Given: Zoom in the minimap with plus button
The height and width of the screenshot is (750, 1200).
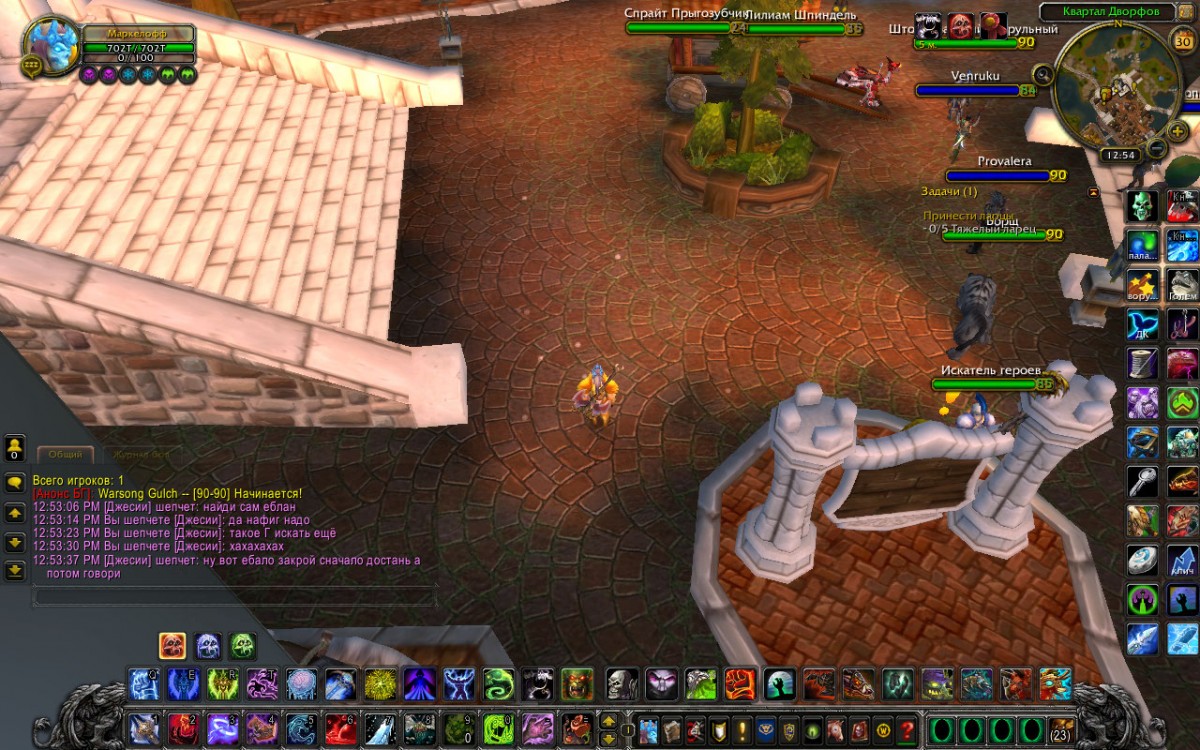Looking at the screenshot, I should pos(1179,131).
